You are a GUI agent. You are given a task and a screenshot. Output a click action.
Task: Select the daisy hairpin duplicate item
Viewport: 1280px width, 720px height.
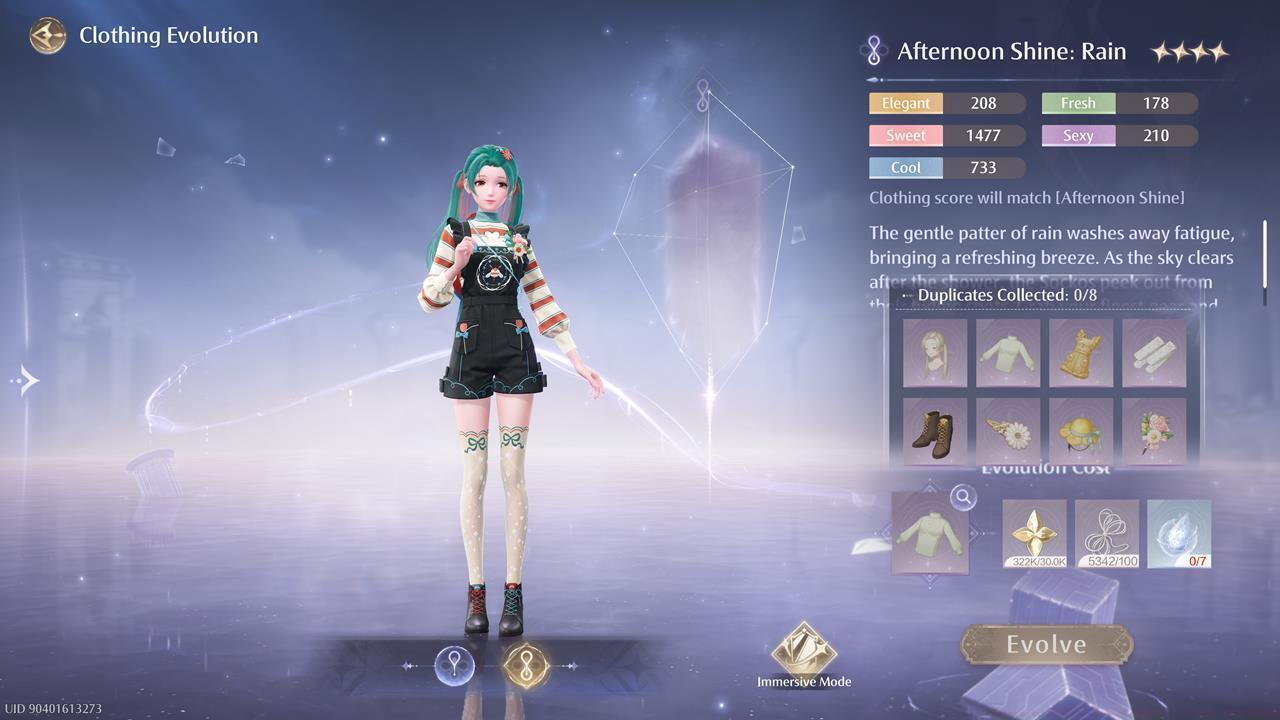[x=1007, y=432]
